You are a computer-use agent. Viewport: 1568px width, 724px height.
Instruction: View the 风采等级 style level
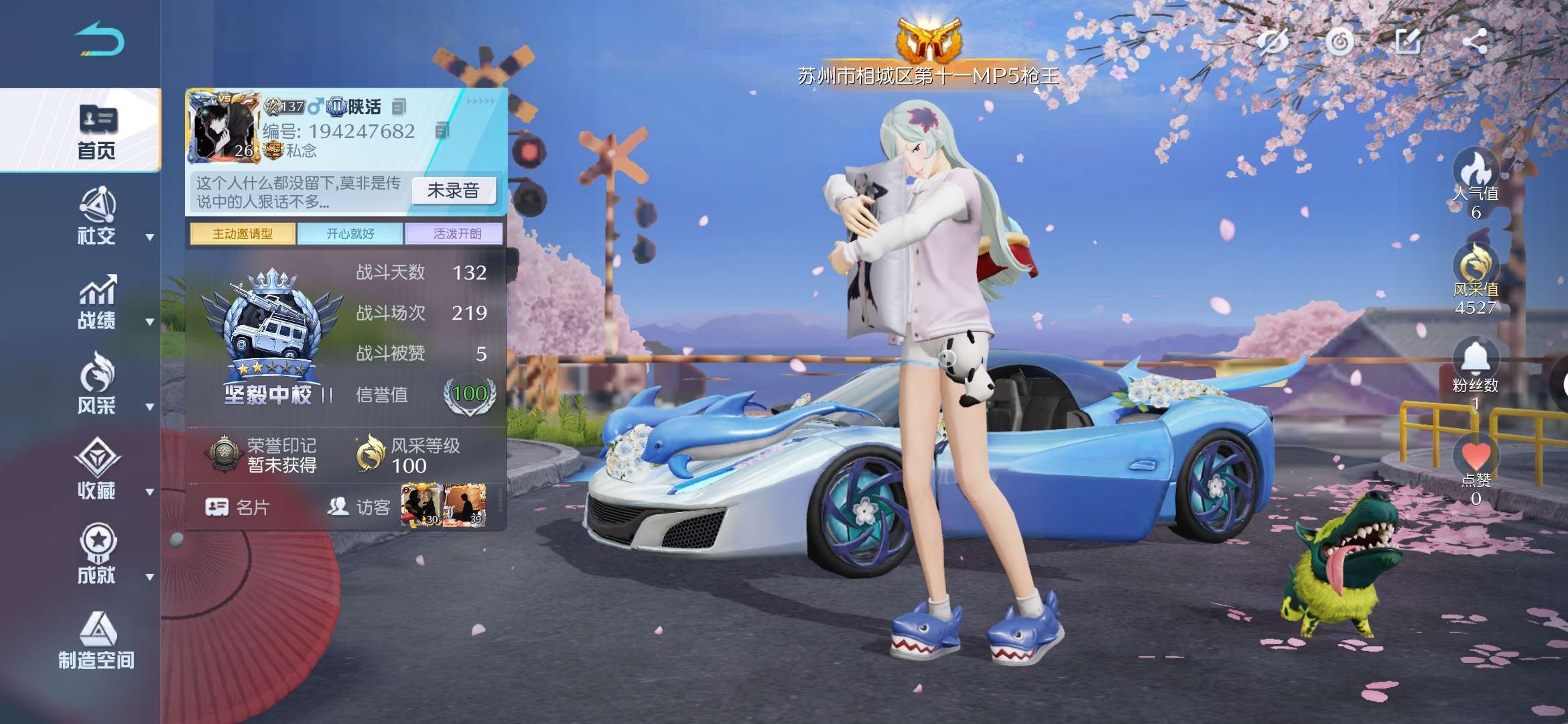pos(409,455)
